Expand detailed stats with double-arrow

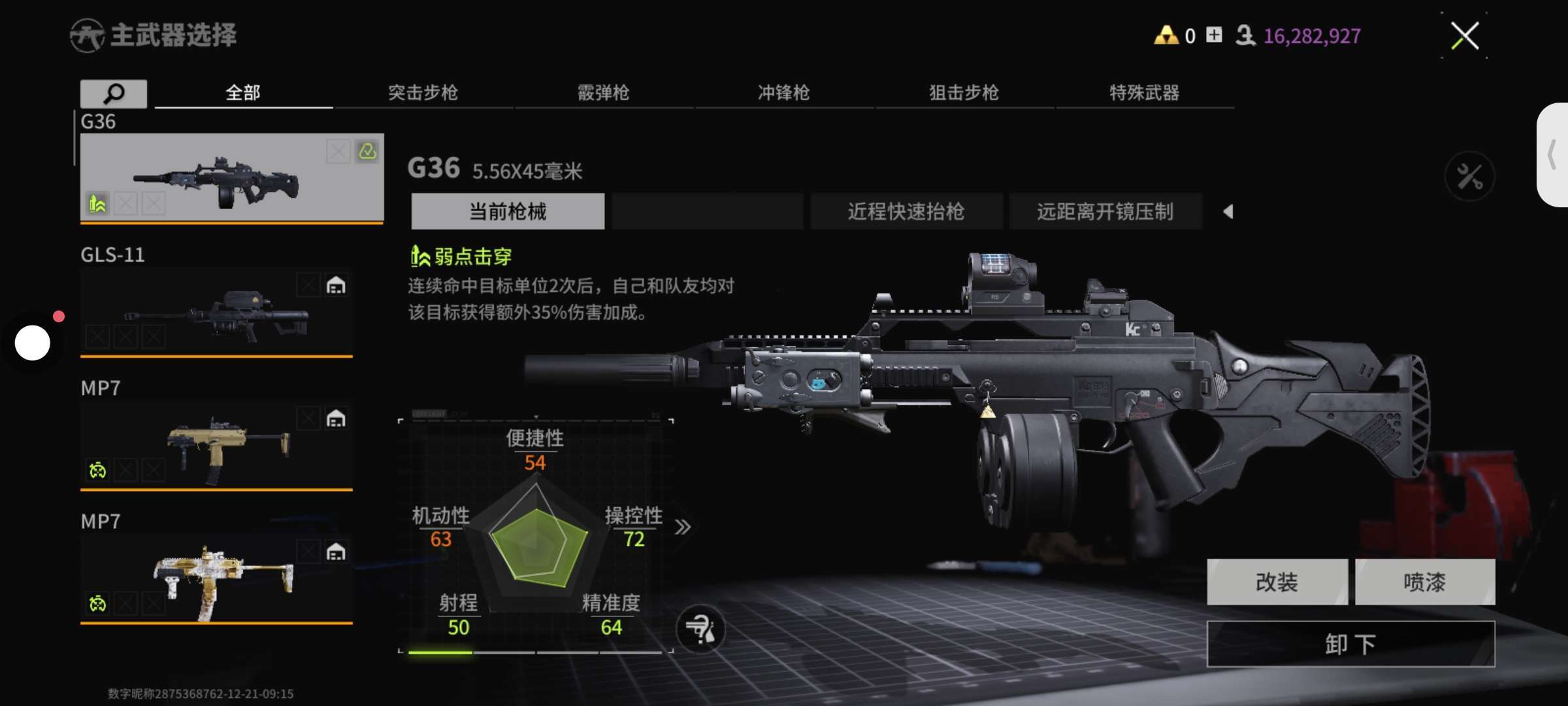coord(683,527)
